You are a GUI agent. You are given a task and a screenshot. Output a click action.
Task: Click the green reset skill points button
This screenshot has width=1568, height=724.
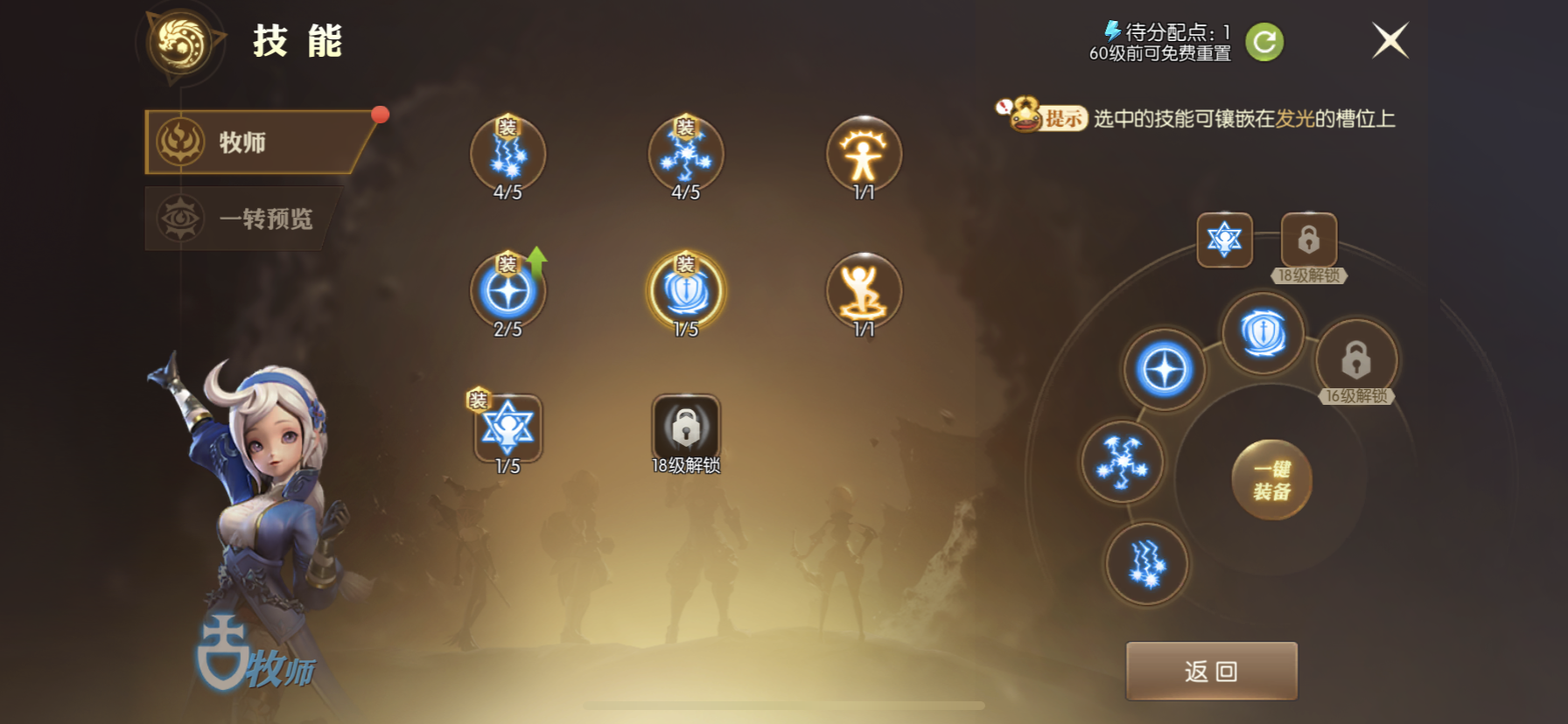(x=1263, y=42)
